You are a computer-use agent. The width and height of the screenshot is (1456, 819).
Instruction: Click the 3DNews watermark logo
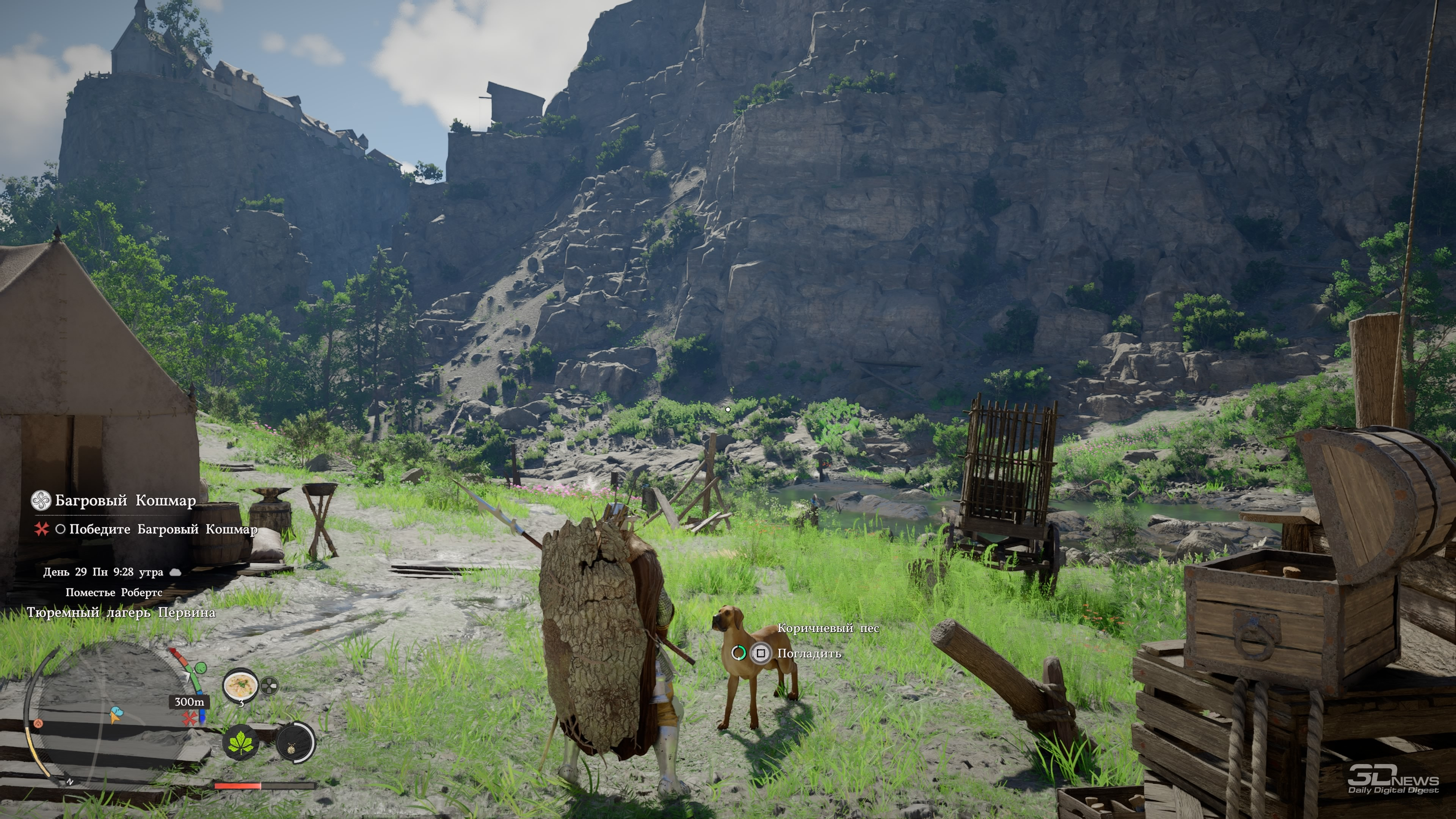point(1393,778)
